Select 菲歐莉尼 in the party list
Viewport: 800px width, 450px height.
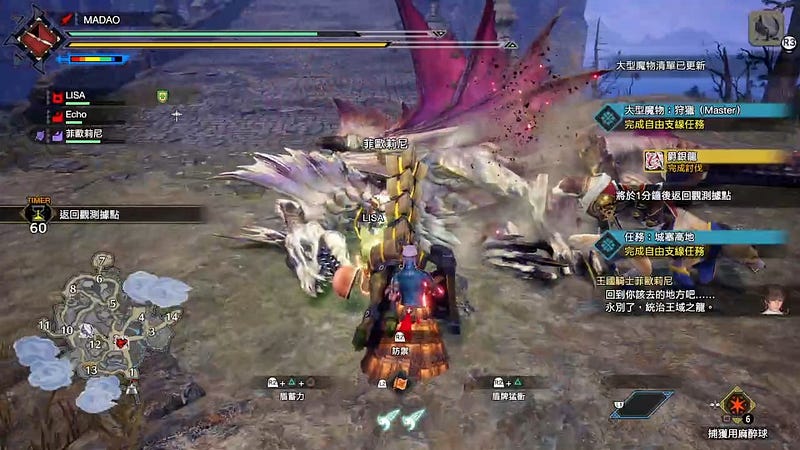click(85, 133)
